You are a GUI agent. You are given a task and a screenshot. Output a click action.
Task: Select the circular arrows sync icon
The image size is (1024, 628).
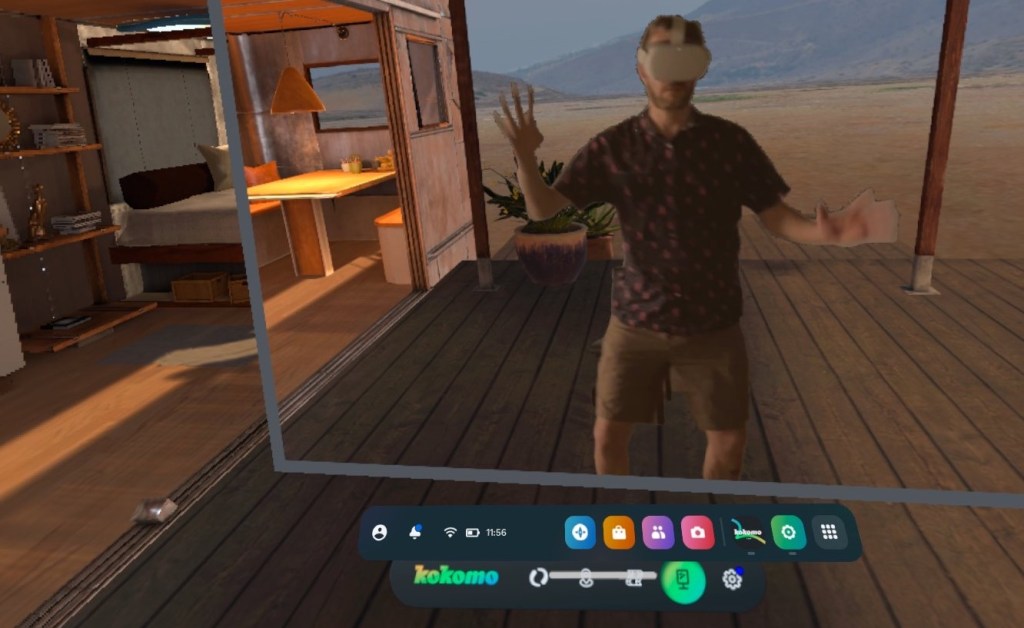pos(538,577)
